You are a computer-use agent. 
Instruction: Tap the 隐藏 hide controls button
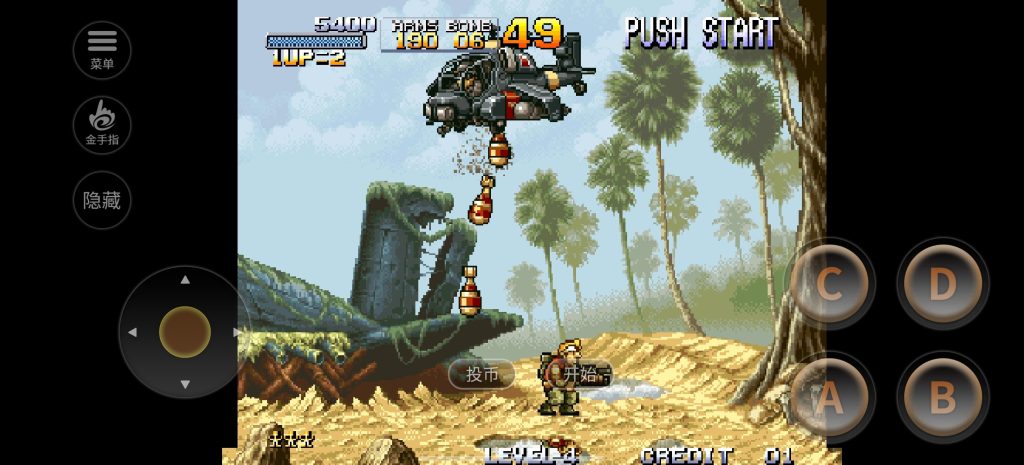[102, 200]
